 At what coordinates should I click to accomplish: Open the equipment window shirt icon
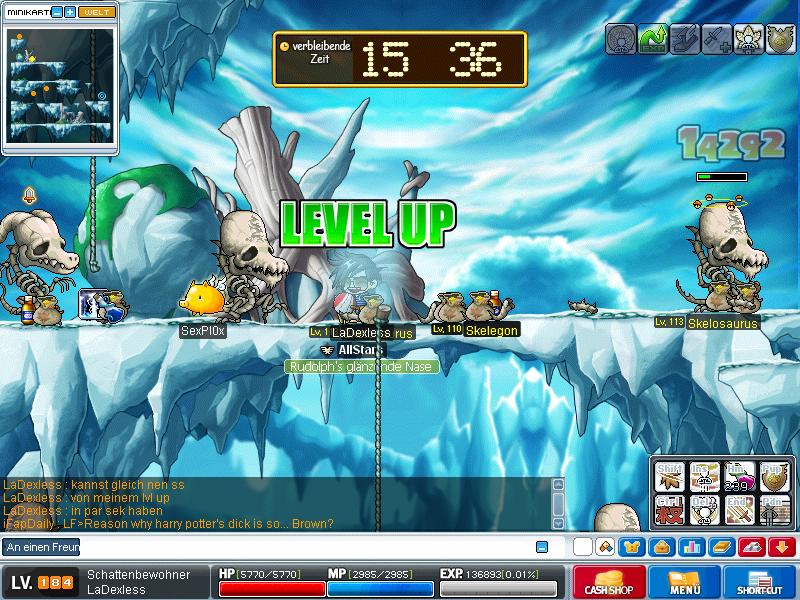click(632, 547)
